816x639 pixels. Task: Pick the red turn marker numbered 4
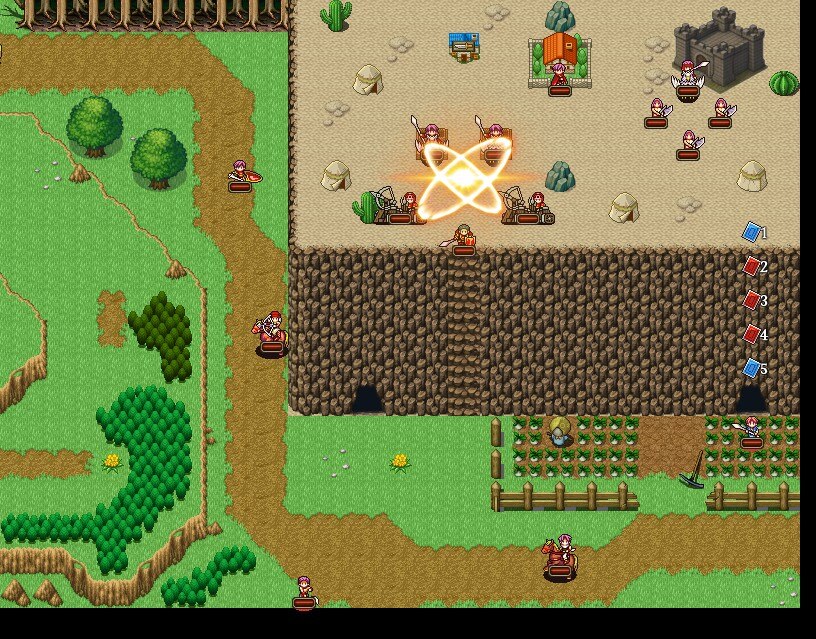pyautogui.click(x=752, y=334)
